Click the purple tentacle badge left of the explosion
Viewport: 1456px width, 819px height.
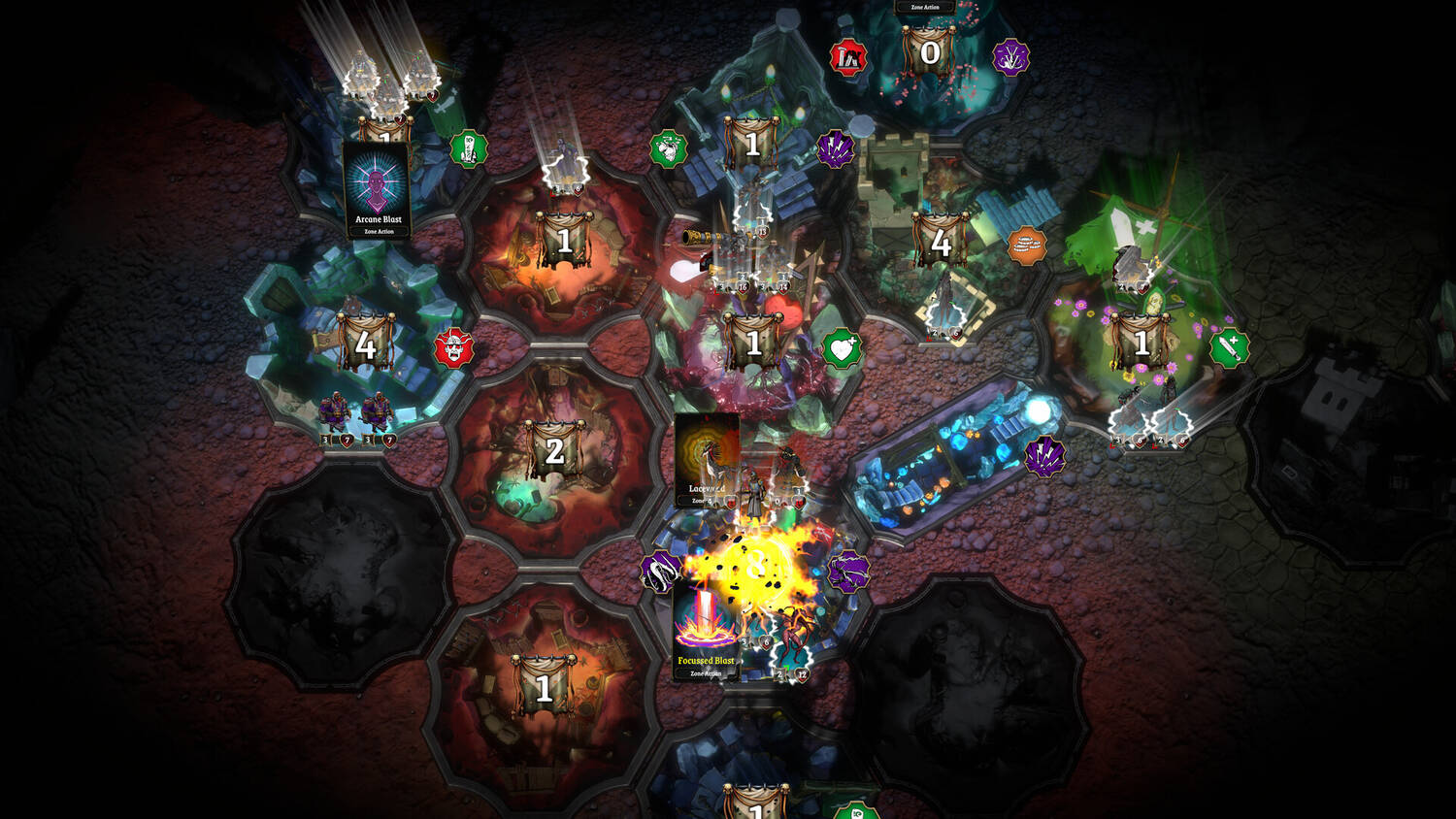[661, 572]
